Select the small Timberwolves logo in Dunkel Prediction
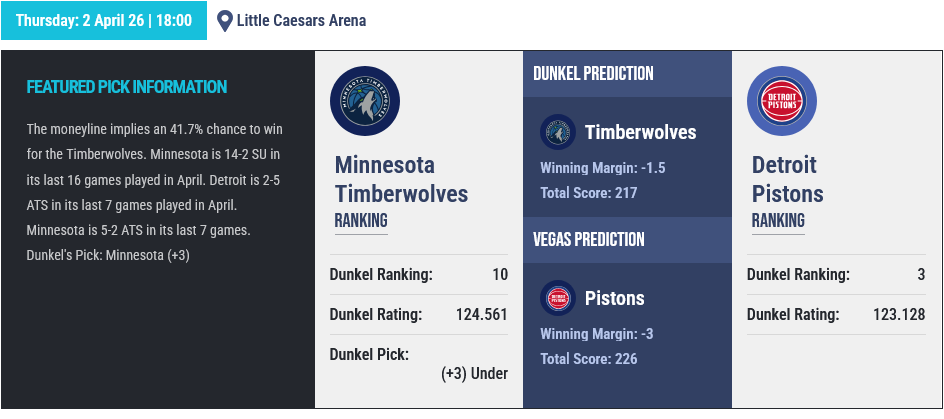The image size is (944, 419). pyautogui.click(x=557, y=133)
